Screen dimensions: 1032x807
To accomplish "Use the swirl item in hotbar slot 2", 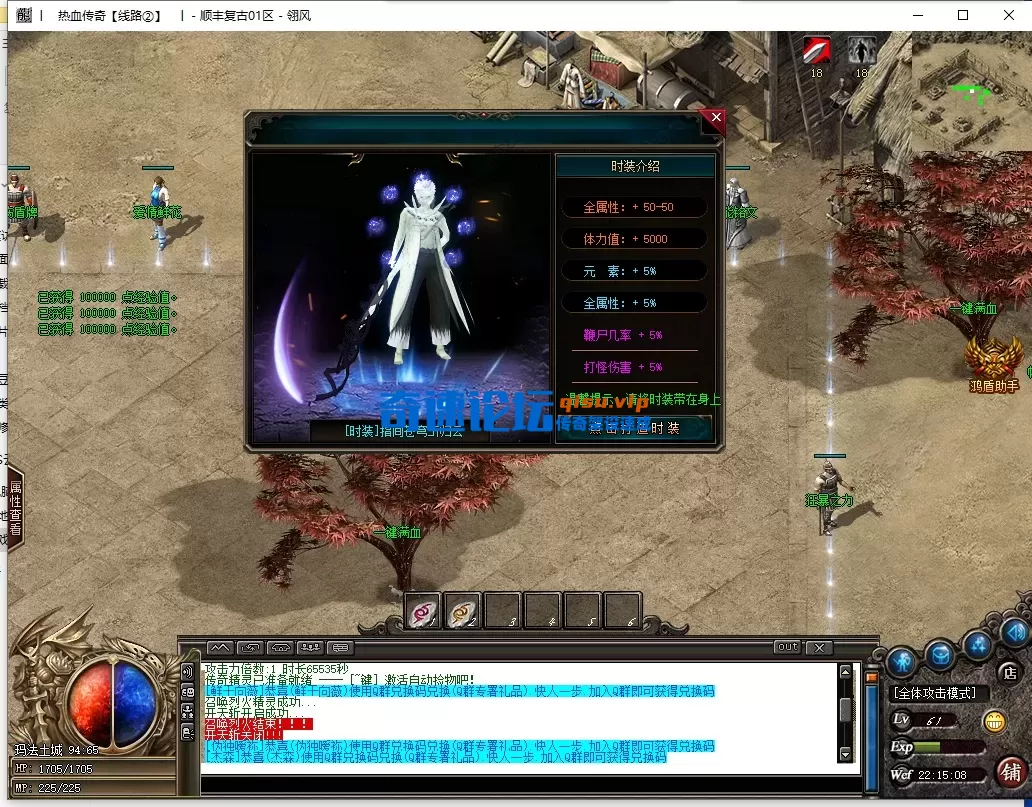I will [x=462, y=610].
